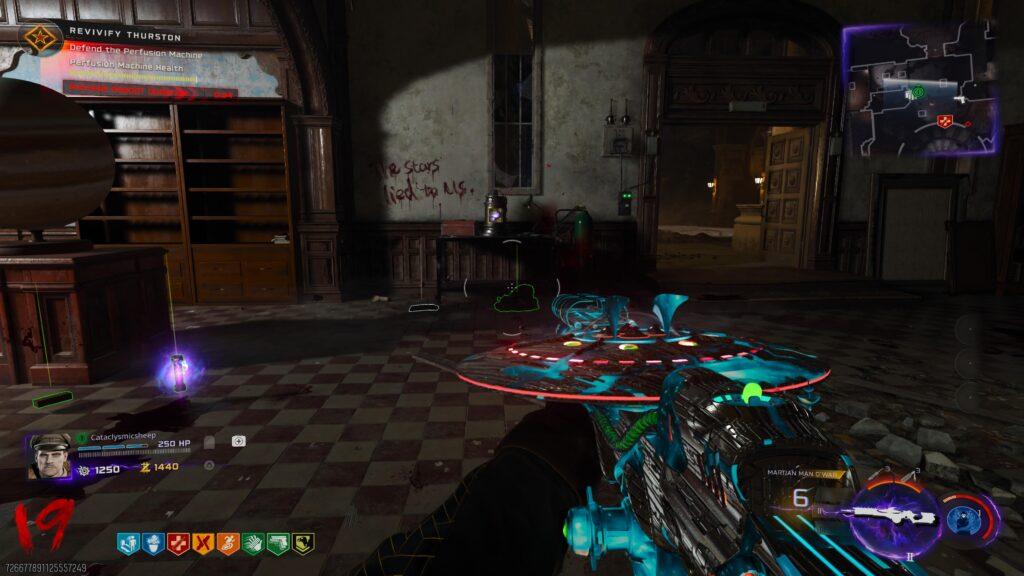Select the orange running figure perk

(228, 544)
